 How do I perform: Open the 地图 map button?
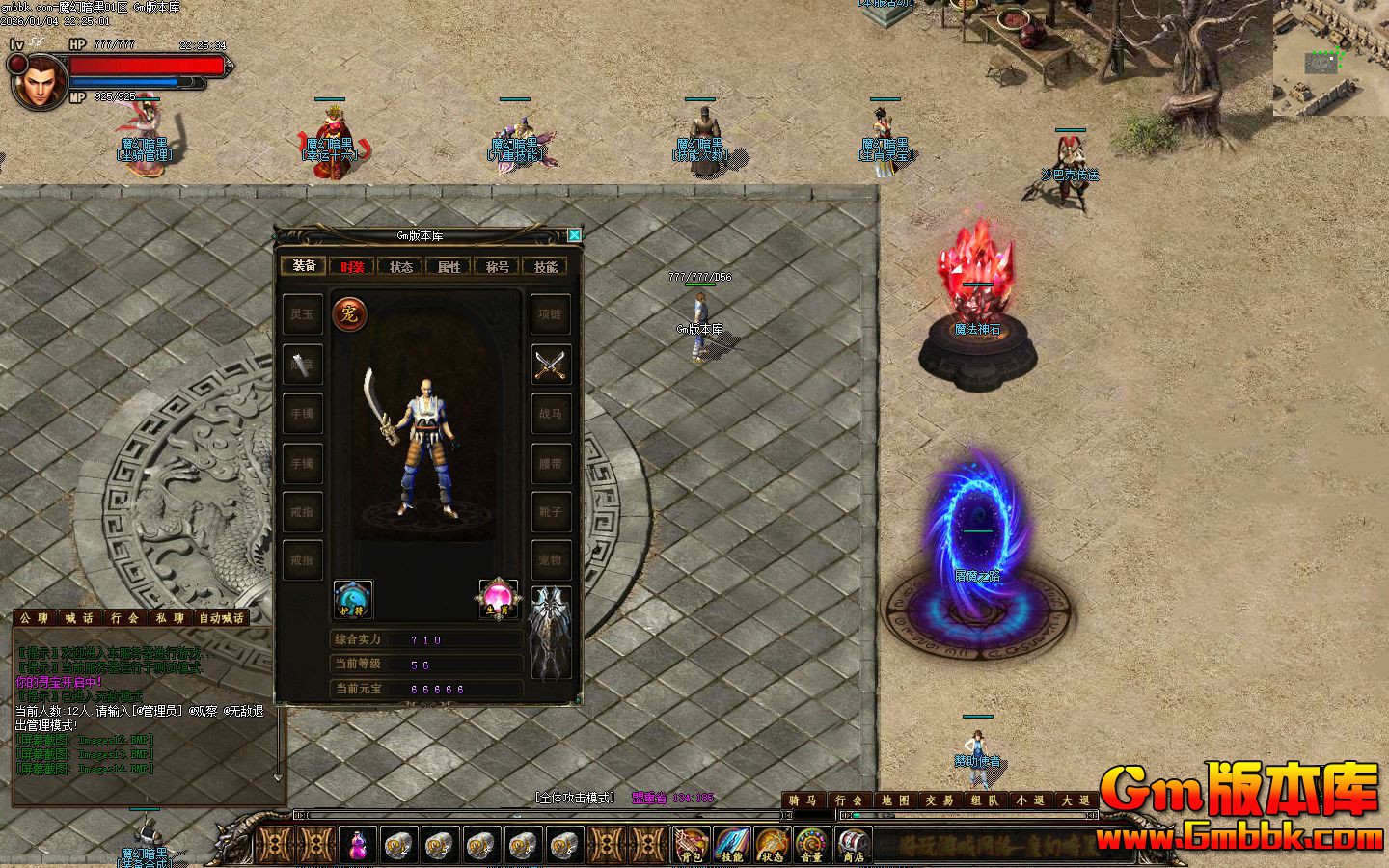coord(895,800)
